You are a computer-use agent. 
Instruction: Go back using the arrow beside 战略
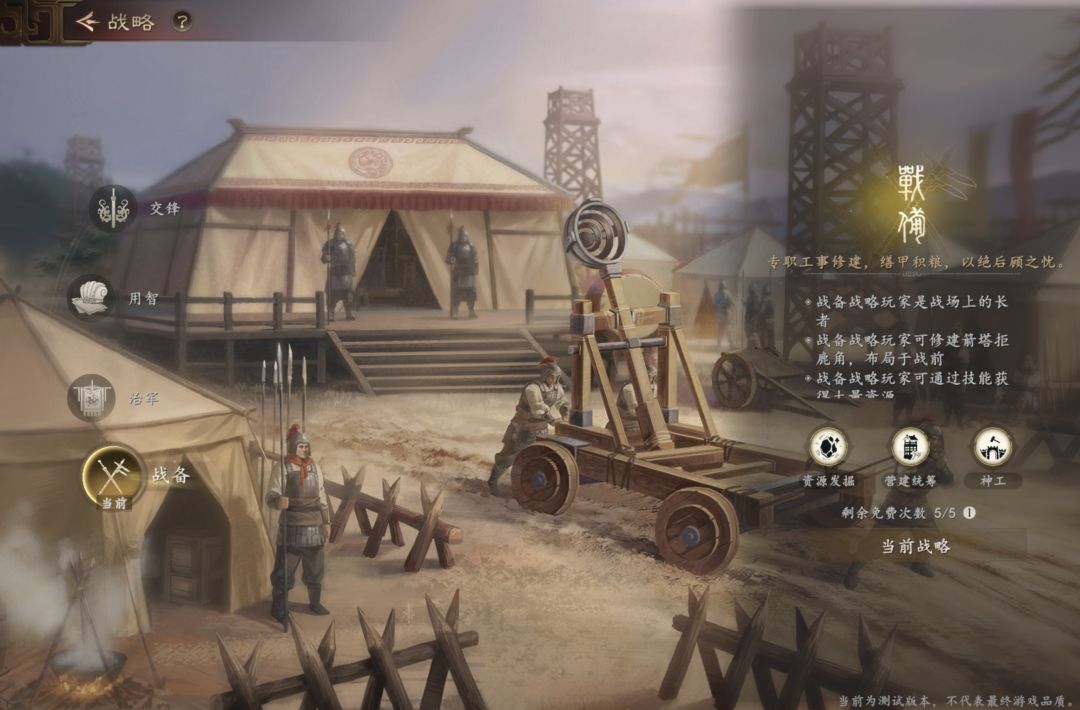coord(87,21)
